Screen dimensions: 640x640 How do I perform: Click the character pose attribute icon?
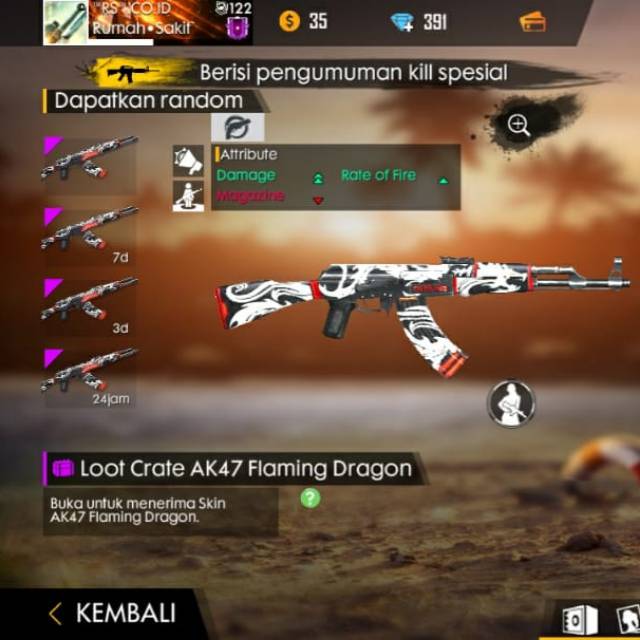(x=188, y=195)
